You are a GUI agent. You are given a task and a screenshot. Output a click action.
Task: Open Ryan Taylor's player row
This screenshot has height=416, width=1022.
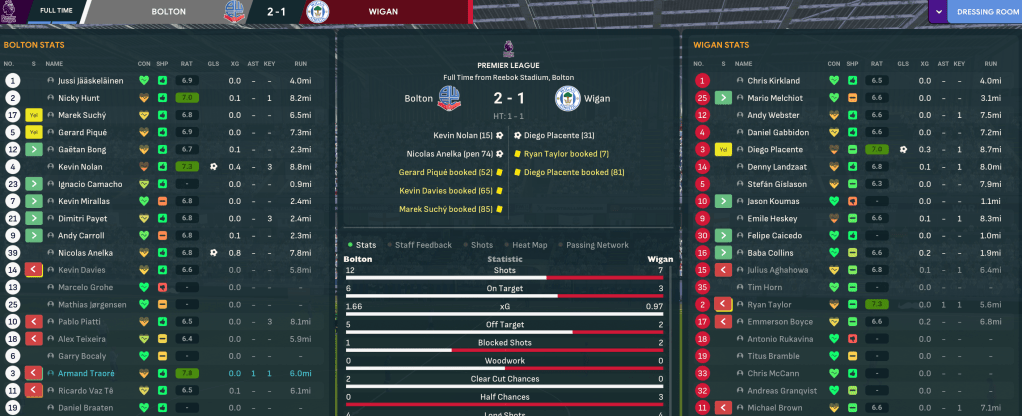pos(769,304)
